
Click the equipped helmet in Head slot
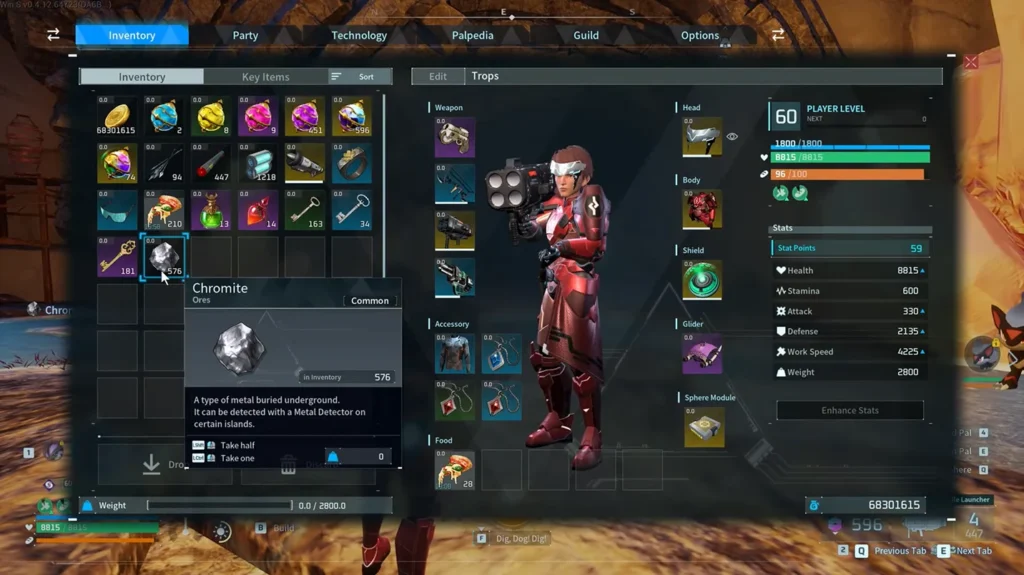702,137
